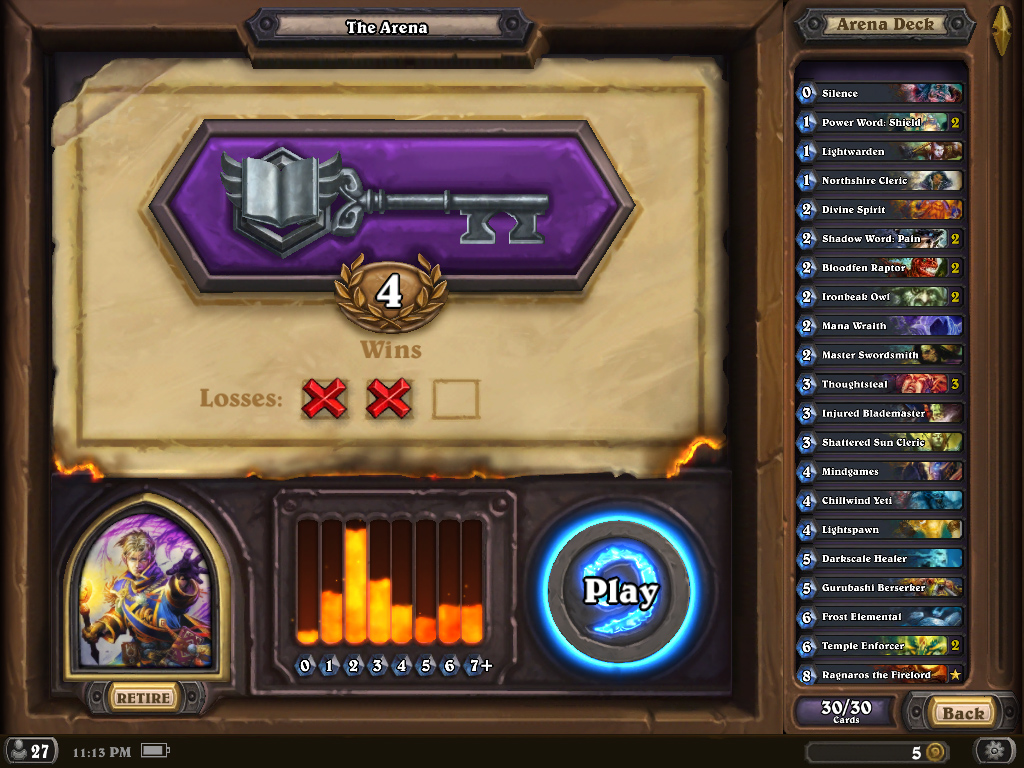
Task: Start an Arena match with Play
Action: [620, 591]
